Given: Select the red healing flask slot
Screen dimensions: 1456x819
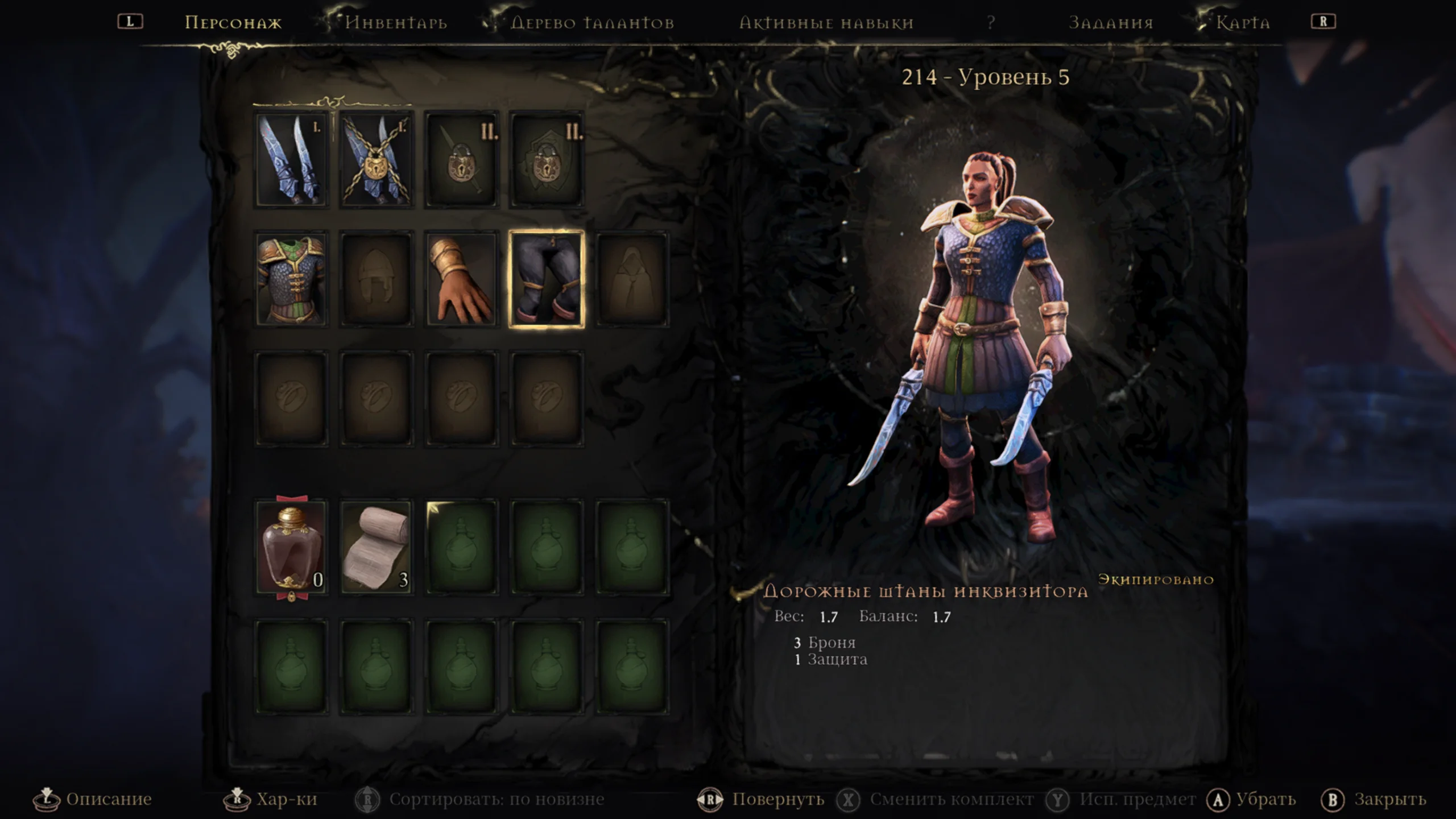Looking at the screenshot, I should tap(291, 548).
